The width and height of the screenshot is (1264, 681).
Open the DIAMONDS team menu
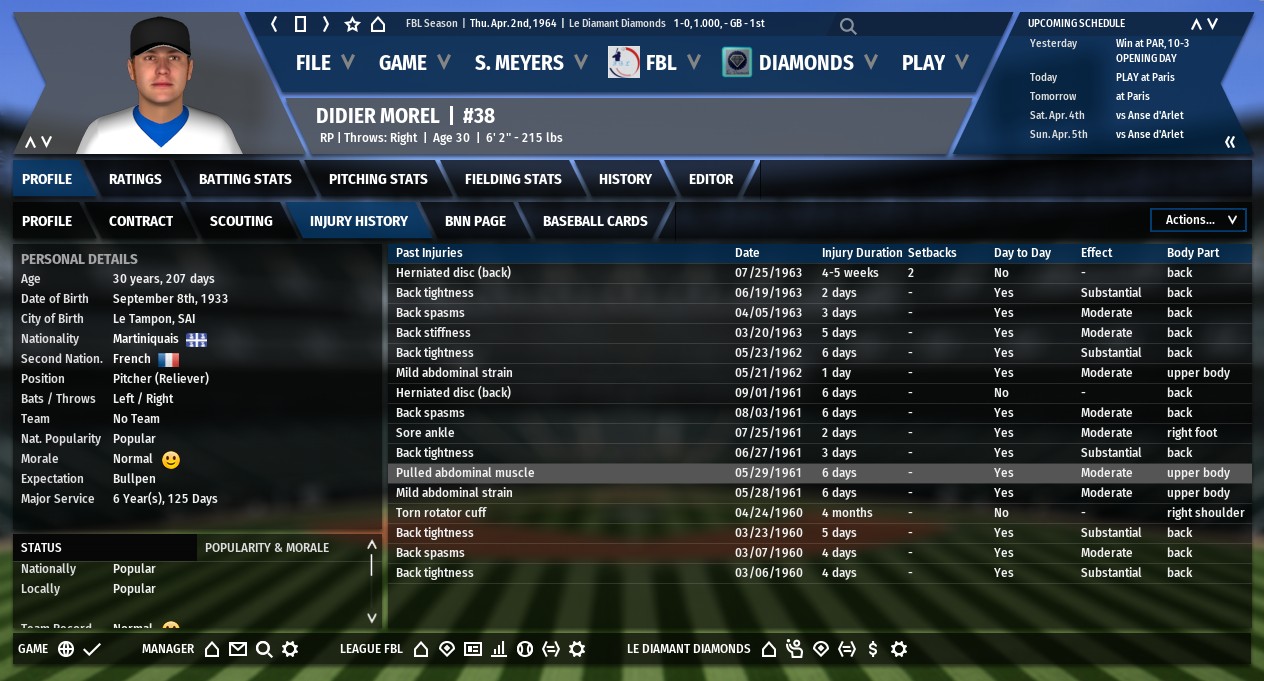click(800, 63)
